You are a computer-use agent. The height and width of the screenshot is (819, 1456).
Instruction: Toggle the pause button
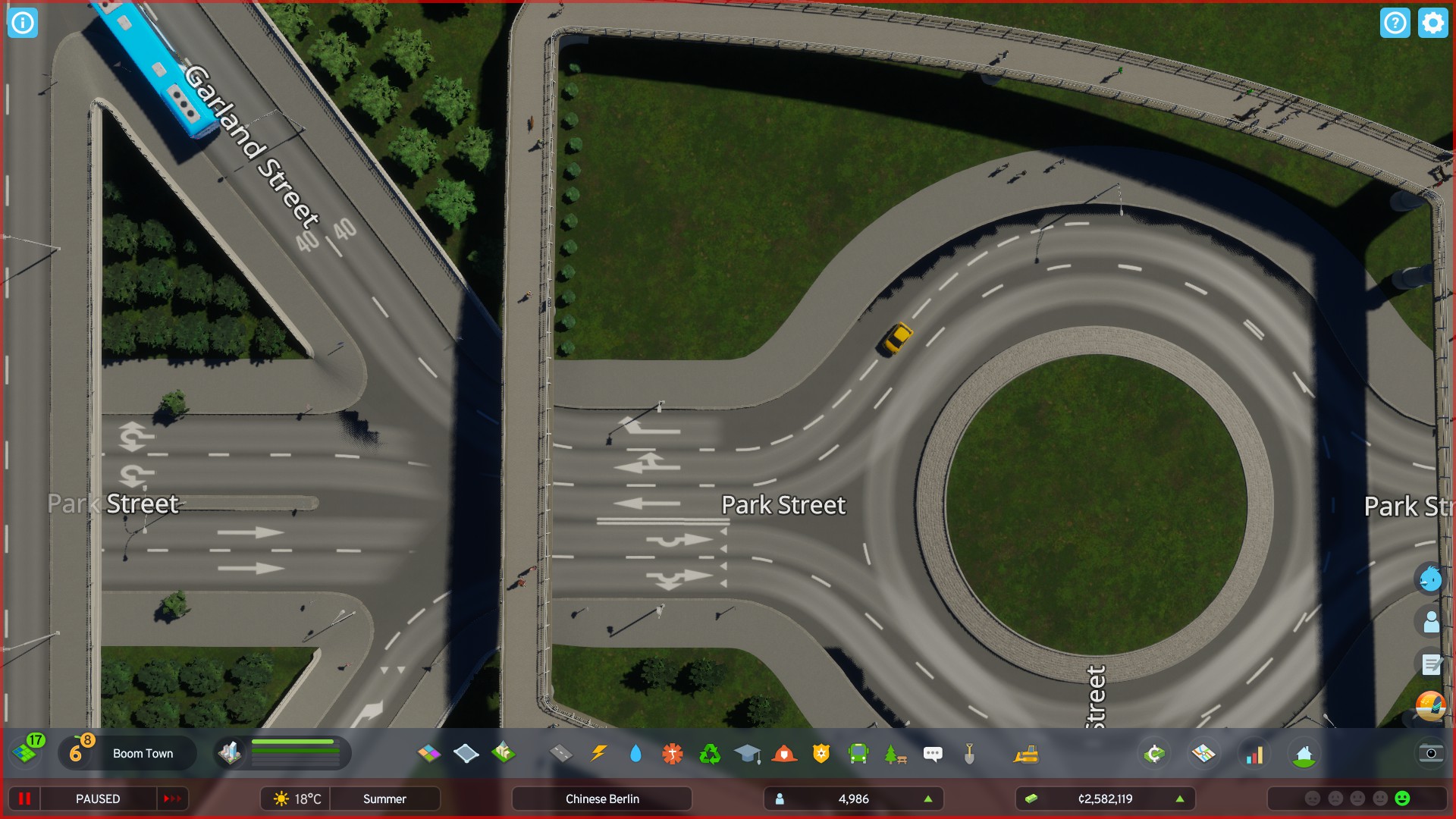pos(25,799)
